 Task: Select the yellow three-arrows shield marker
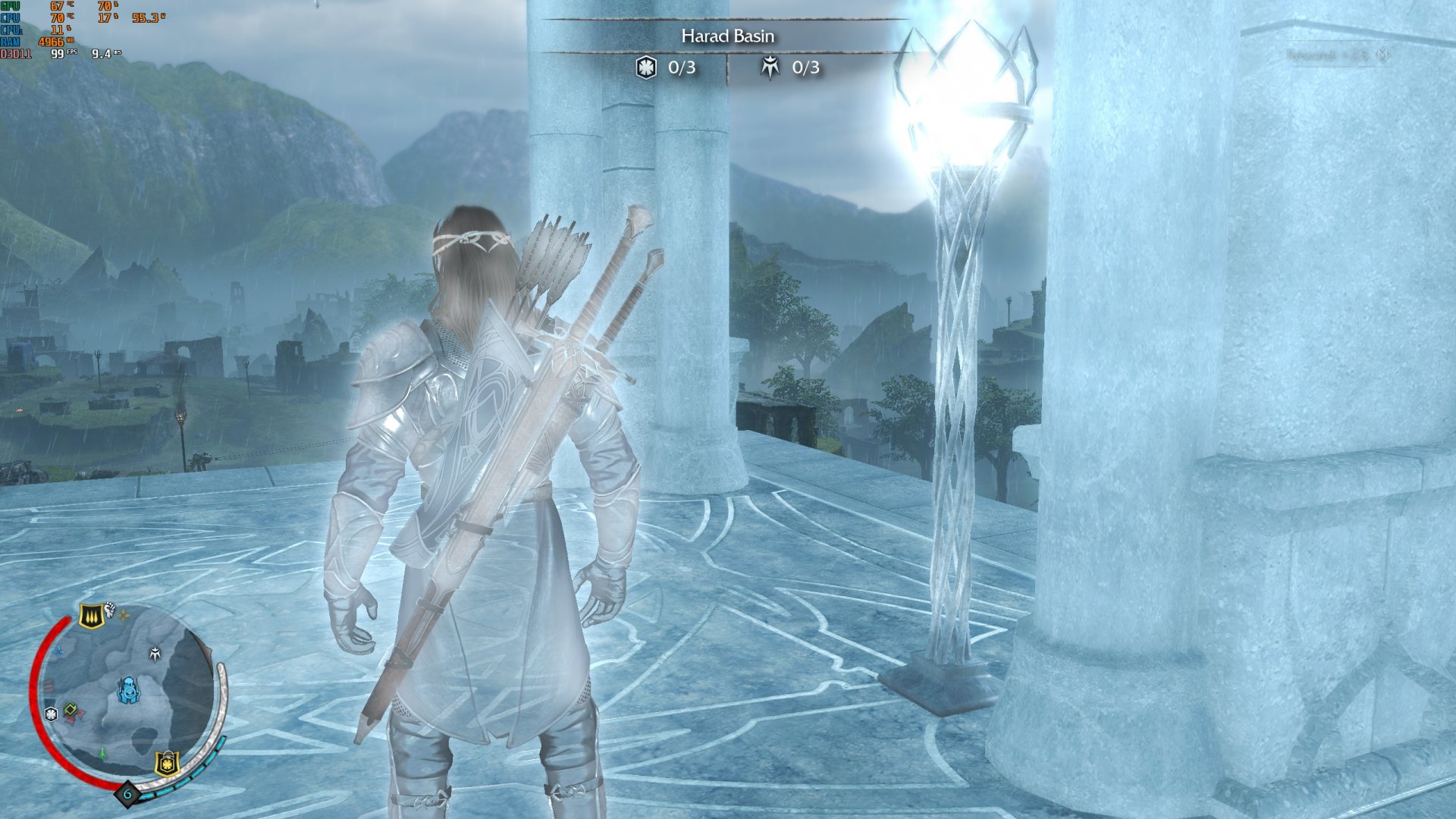pyautogui.click(x=92, y=616)
